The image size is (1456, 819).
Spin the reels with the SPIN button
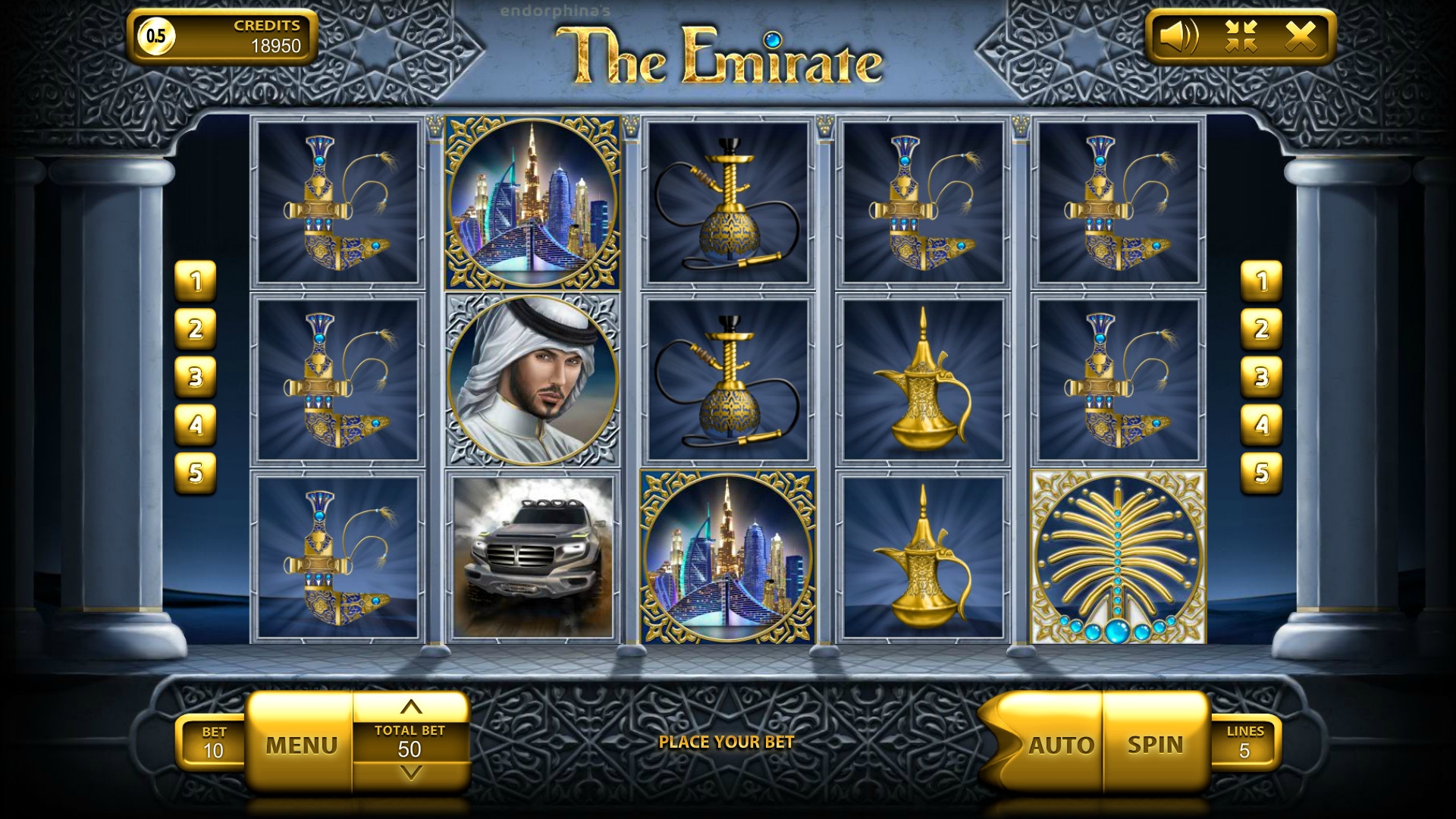pos(1155,745)
